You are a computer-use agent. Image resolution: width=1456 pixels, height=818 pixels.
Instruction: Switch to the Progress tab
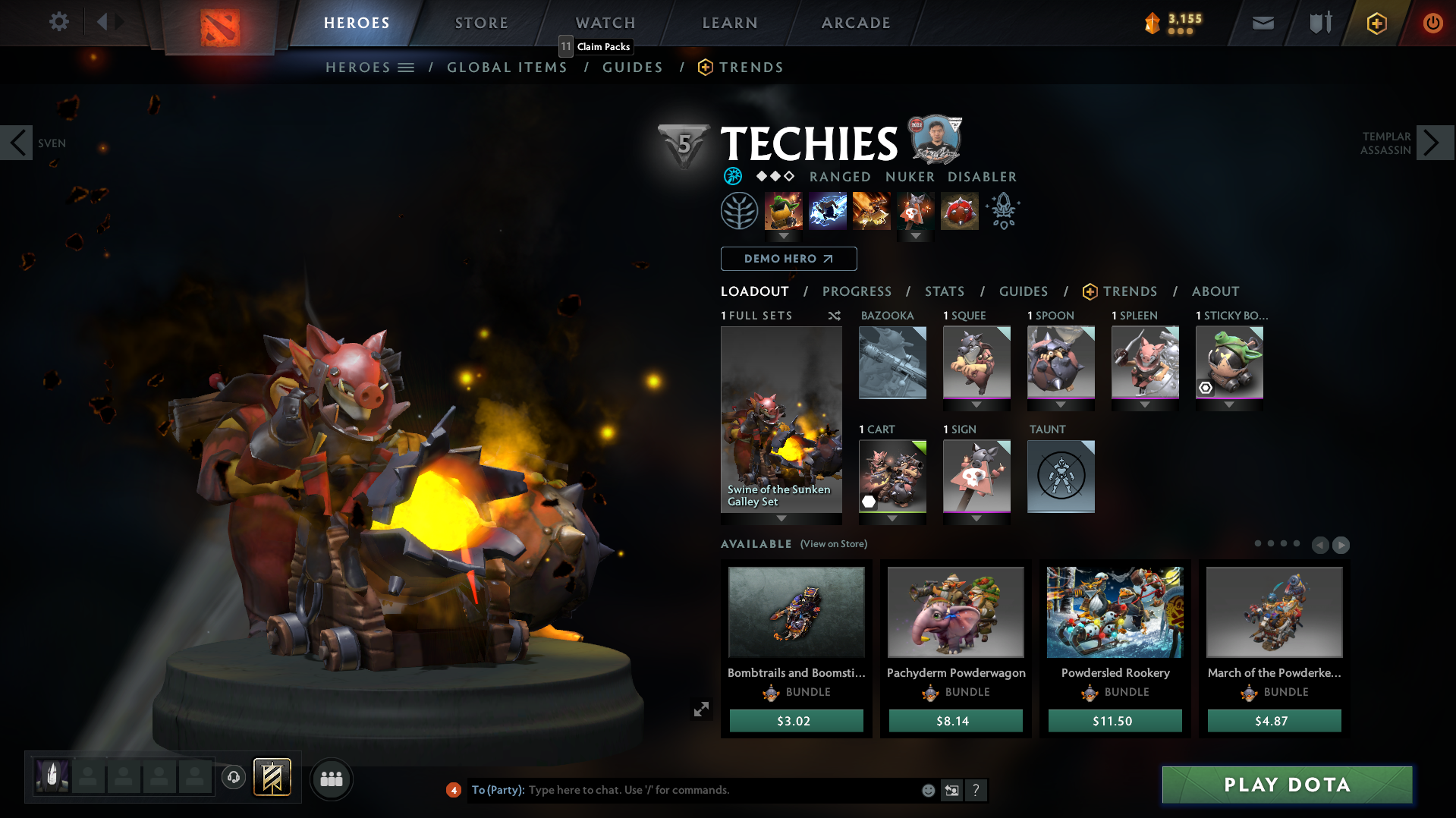(857, 291)
